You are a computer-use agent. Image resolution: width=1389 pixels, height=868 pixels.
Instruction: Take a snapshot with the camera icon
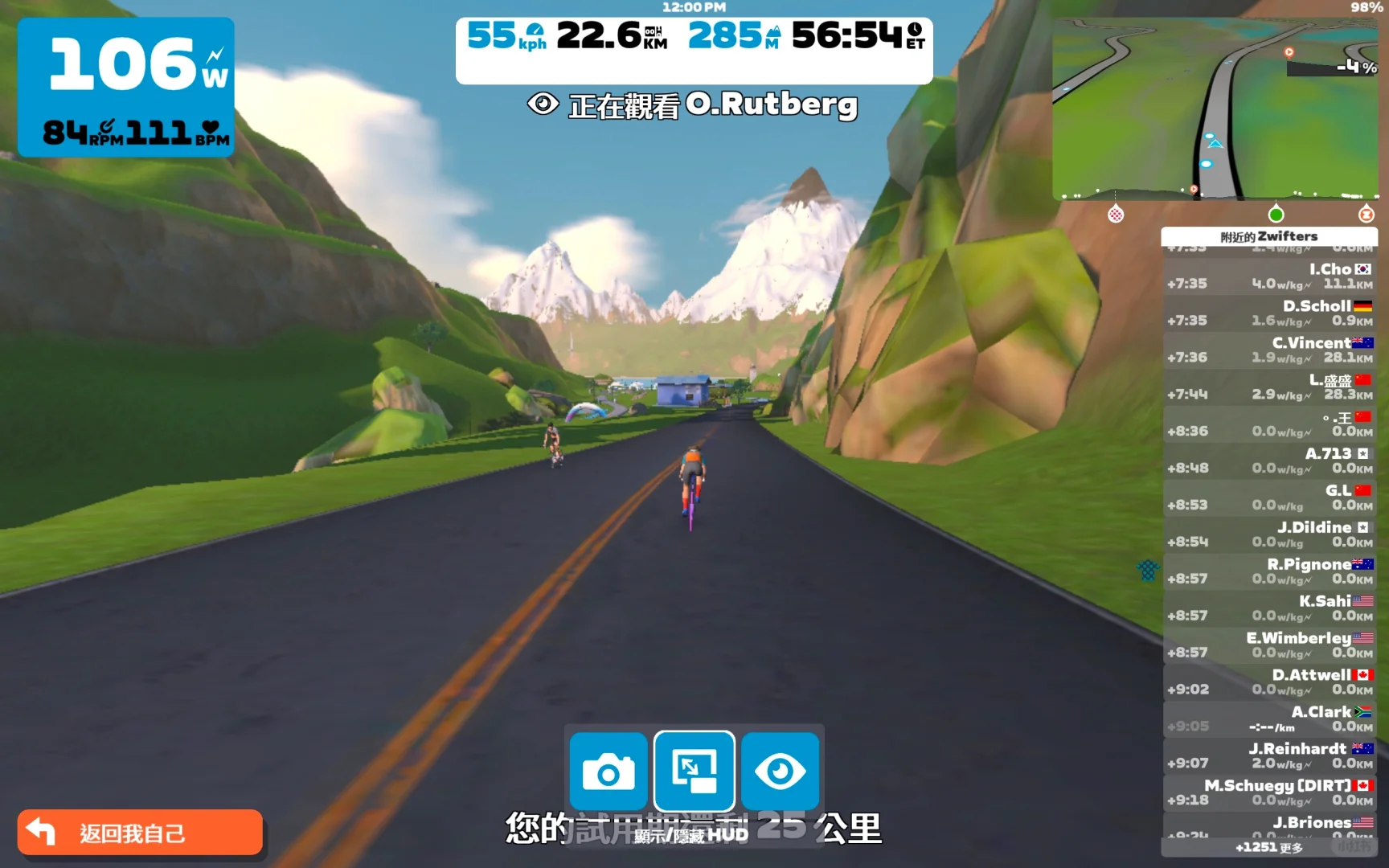coord(608,772)
